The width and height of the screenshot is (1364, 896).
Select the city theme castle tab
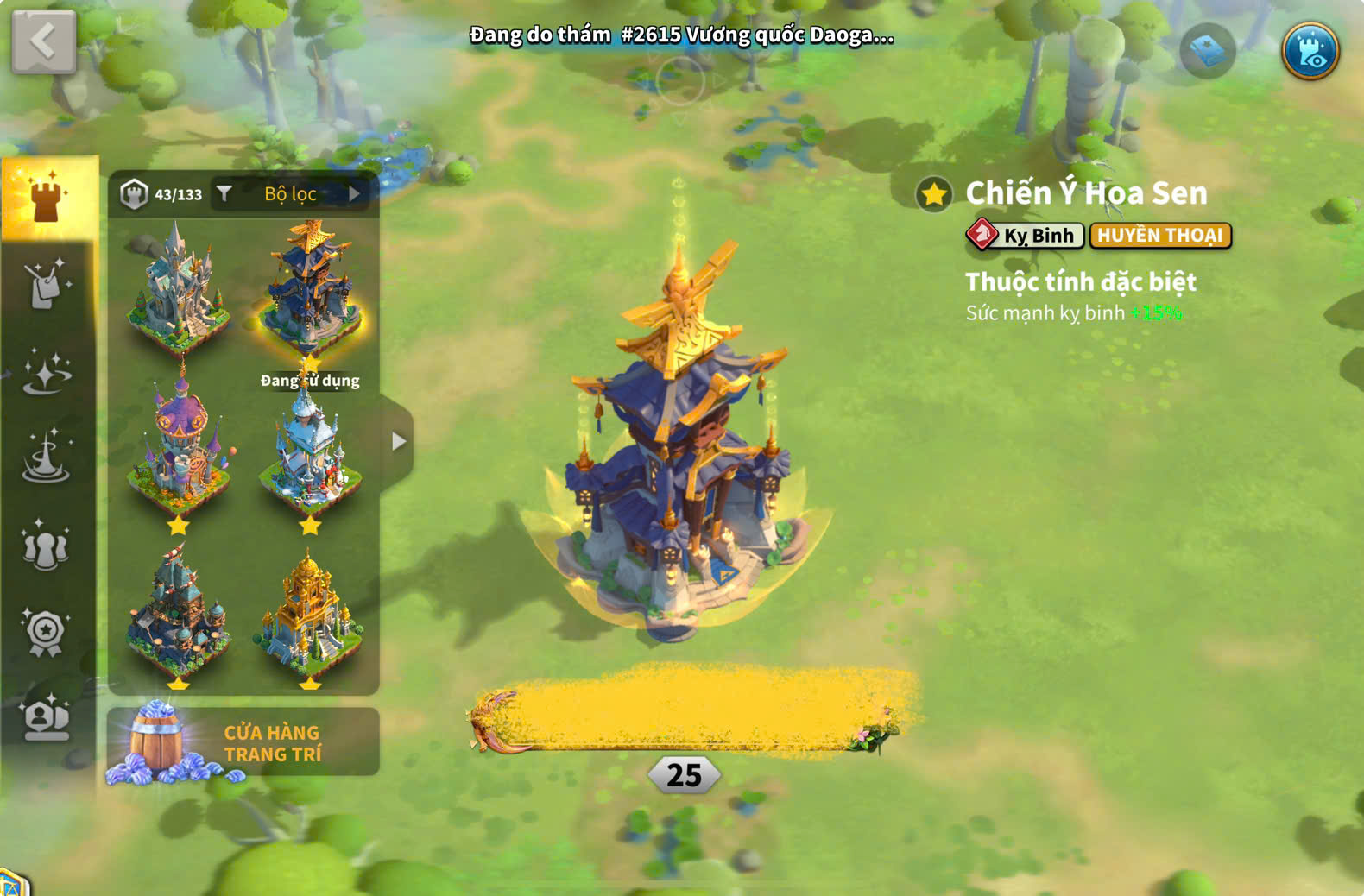click(x=48, y=198)
